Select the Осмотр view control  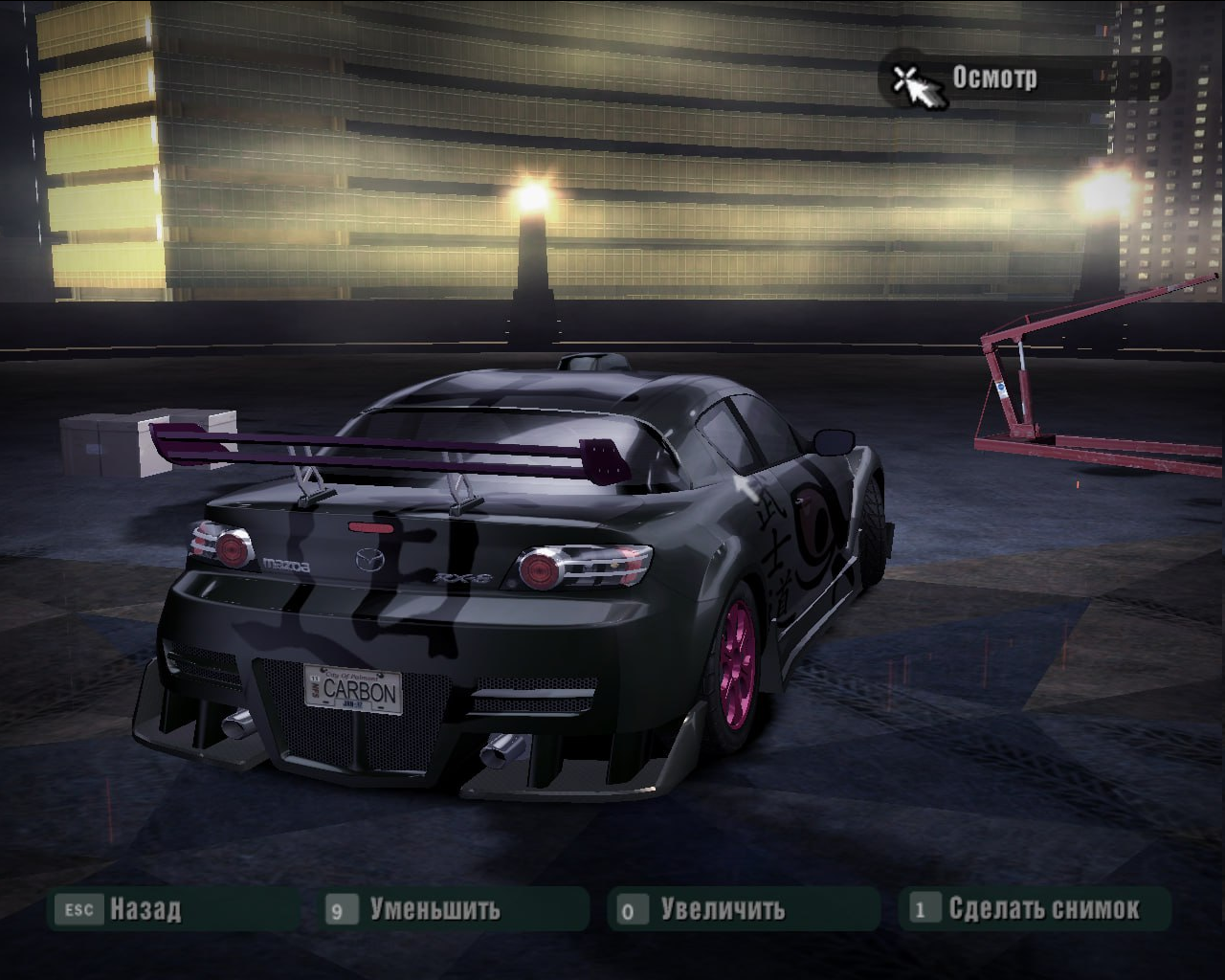point(993,78)
